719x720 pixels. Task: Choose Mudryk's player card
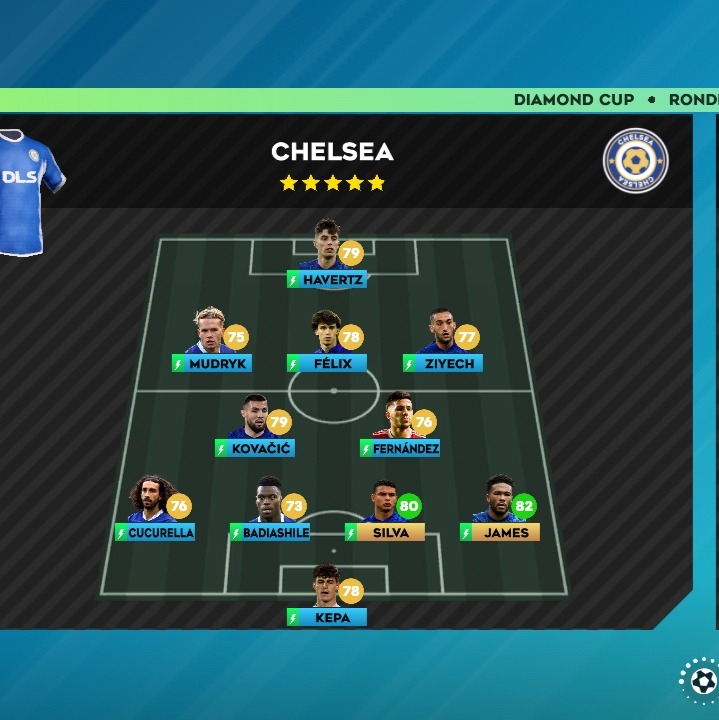coord(212,342)
